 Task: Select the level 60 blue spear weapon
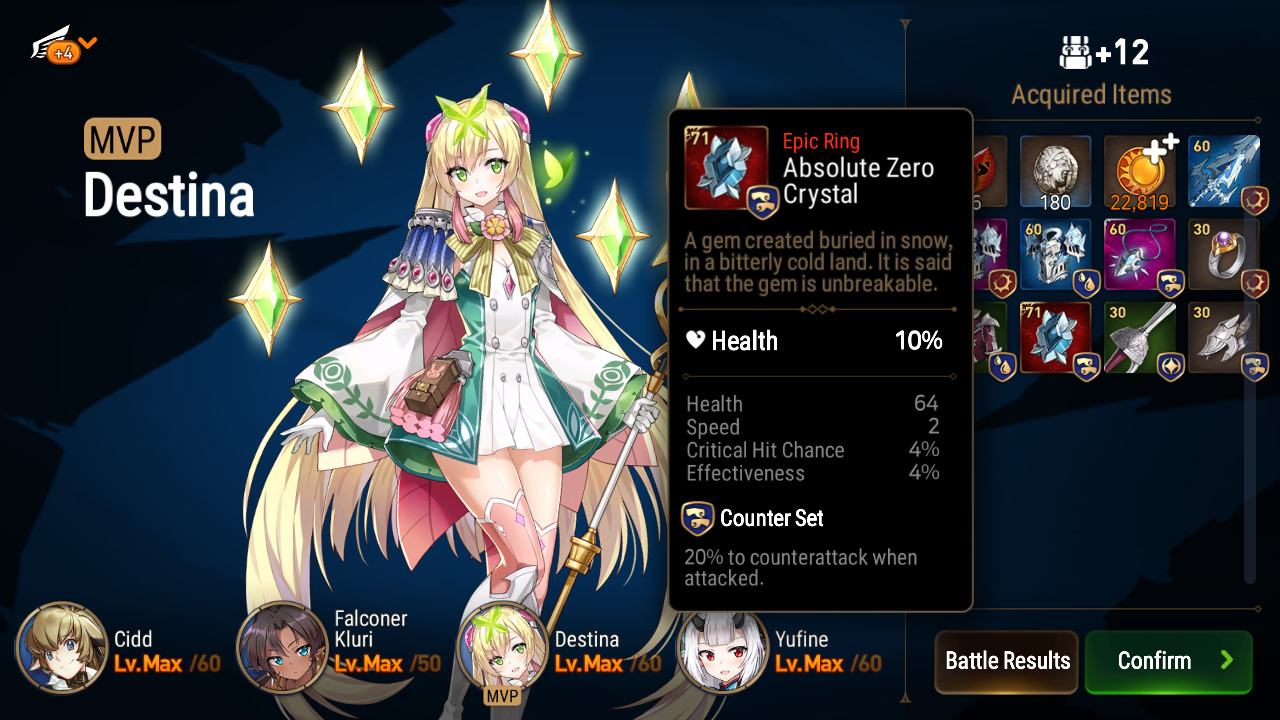click(x=1223, y=172)
